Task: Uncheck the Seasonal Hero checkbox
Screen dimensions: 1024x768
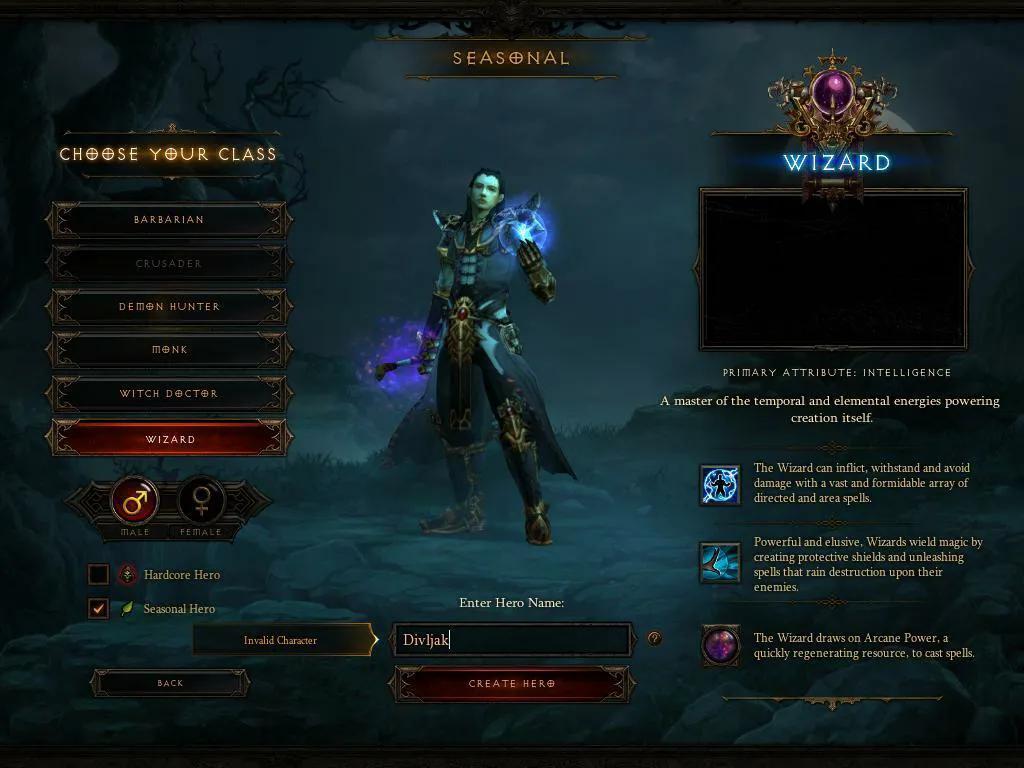Action: tap(98, 609)
